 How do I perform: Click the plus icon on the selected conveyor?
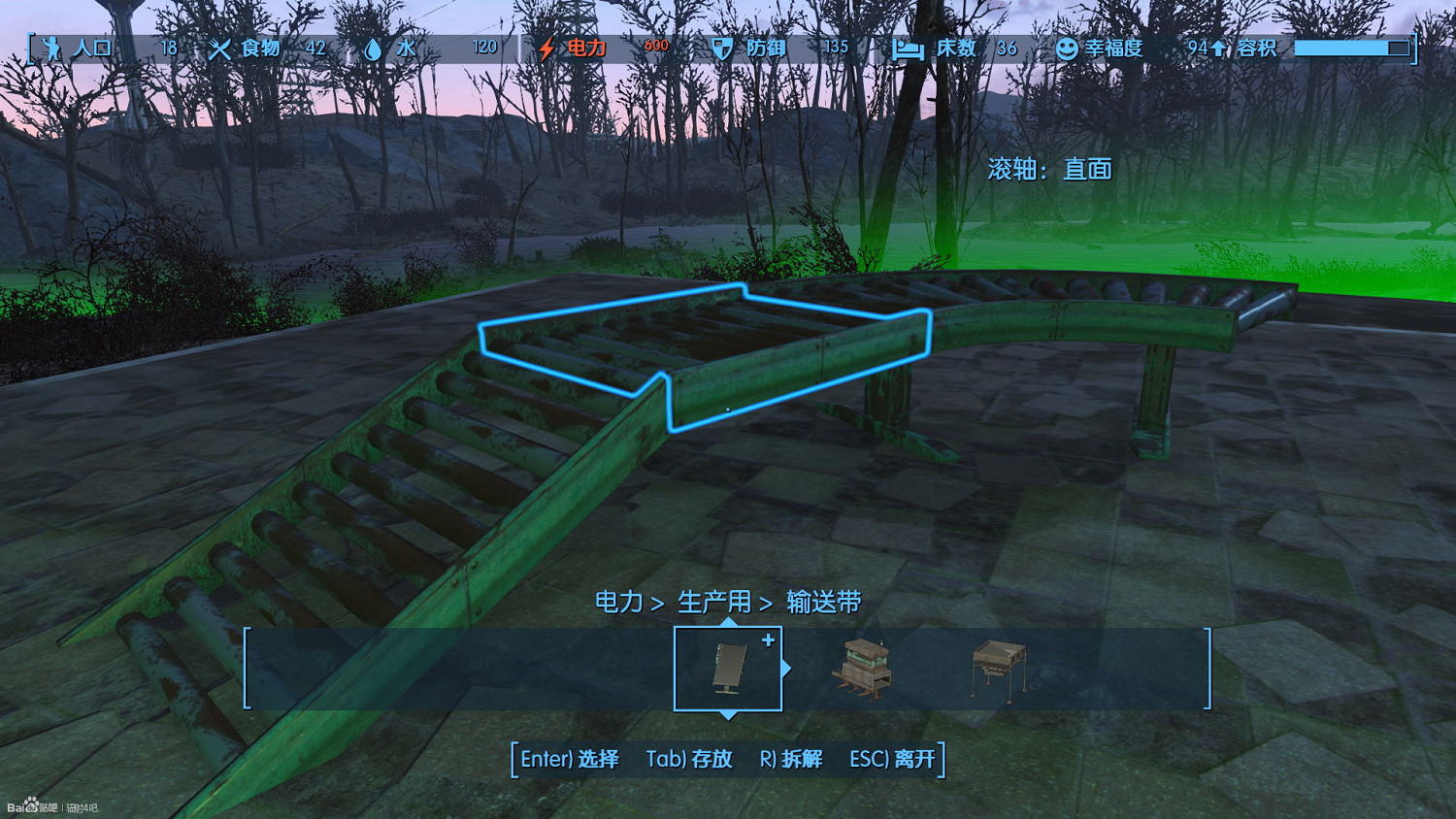point(769,639)
